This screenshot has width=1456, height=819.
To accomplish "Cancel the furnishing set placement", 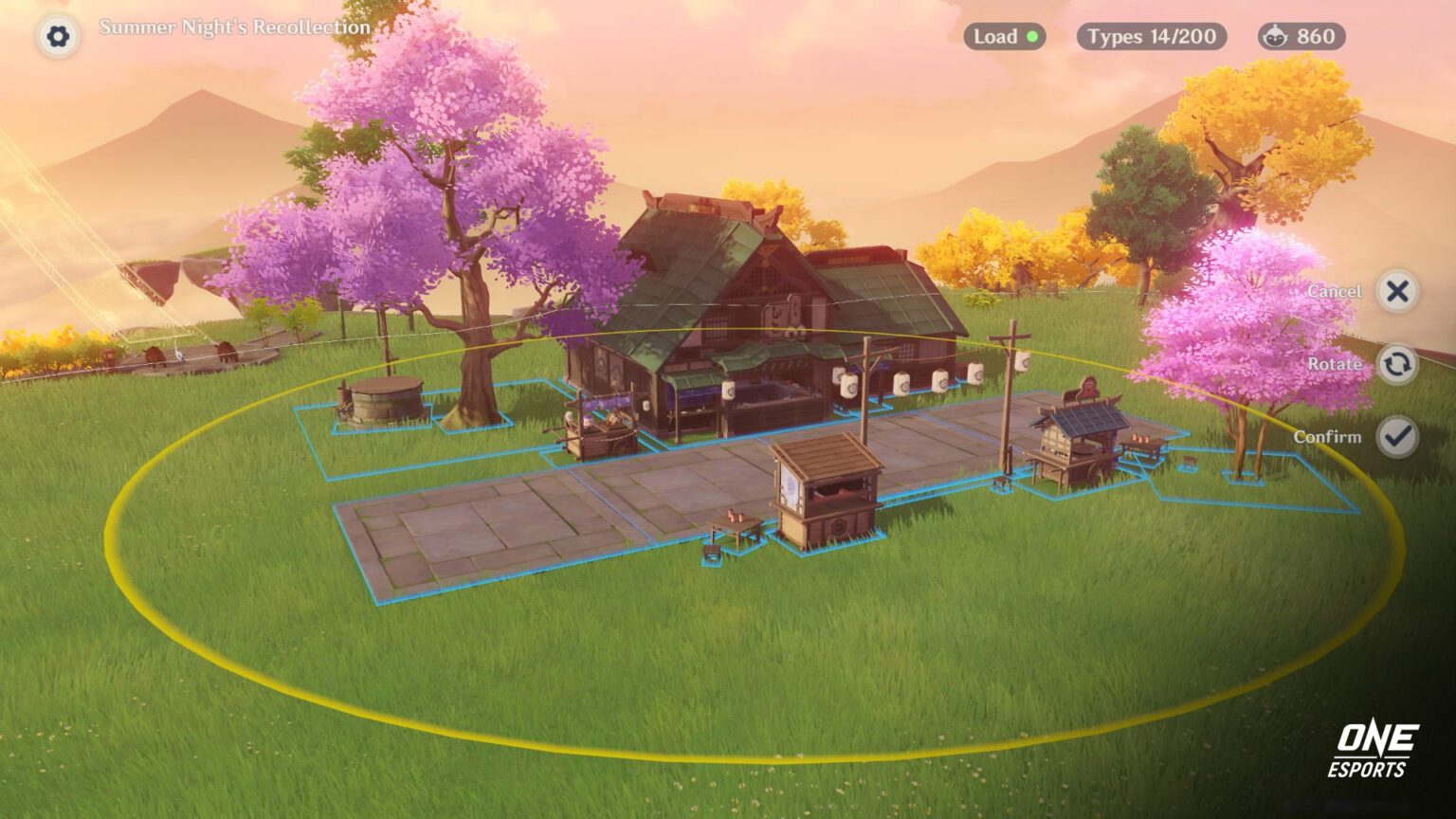I will tap(1396, 291).
